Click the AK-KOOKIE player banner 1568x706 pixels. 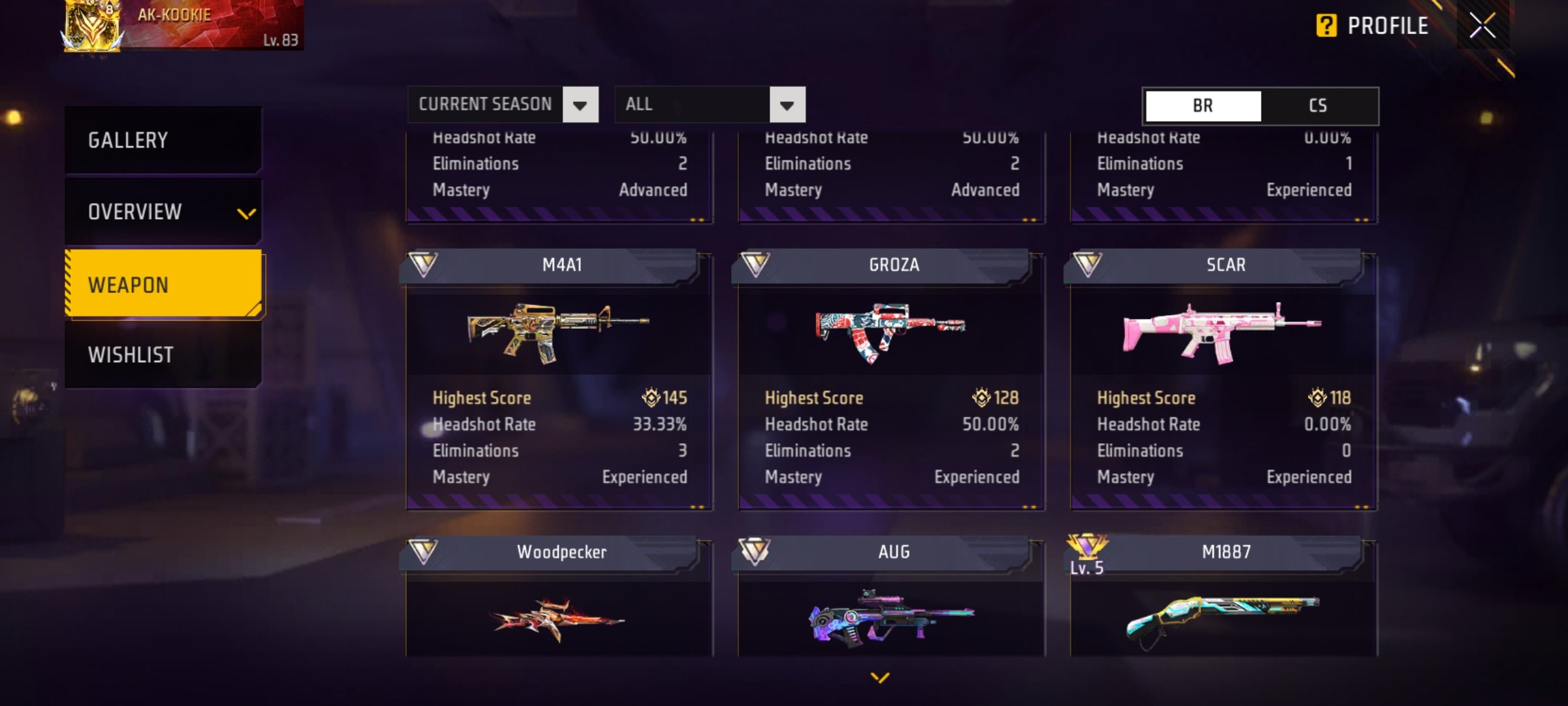(x=183, y=25)
